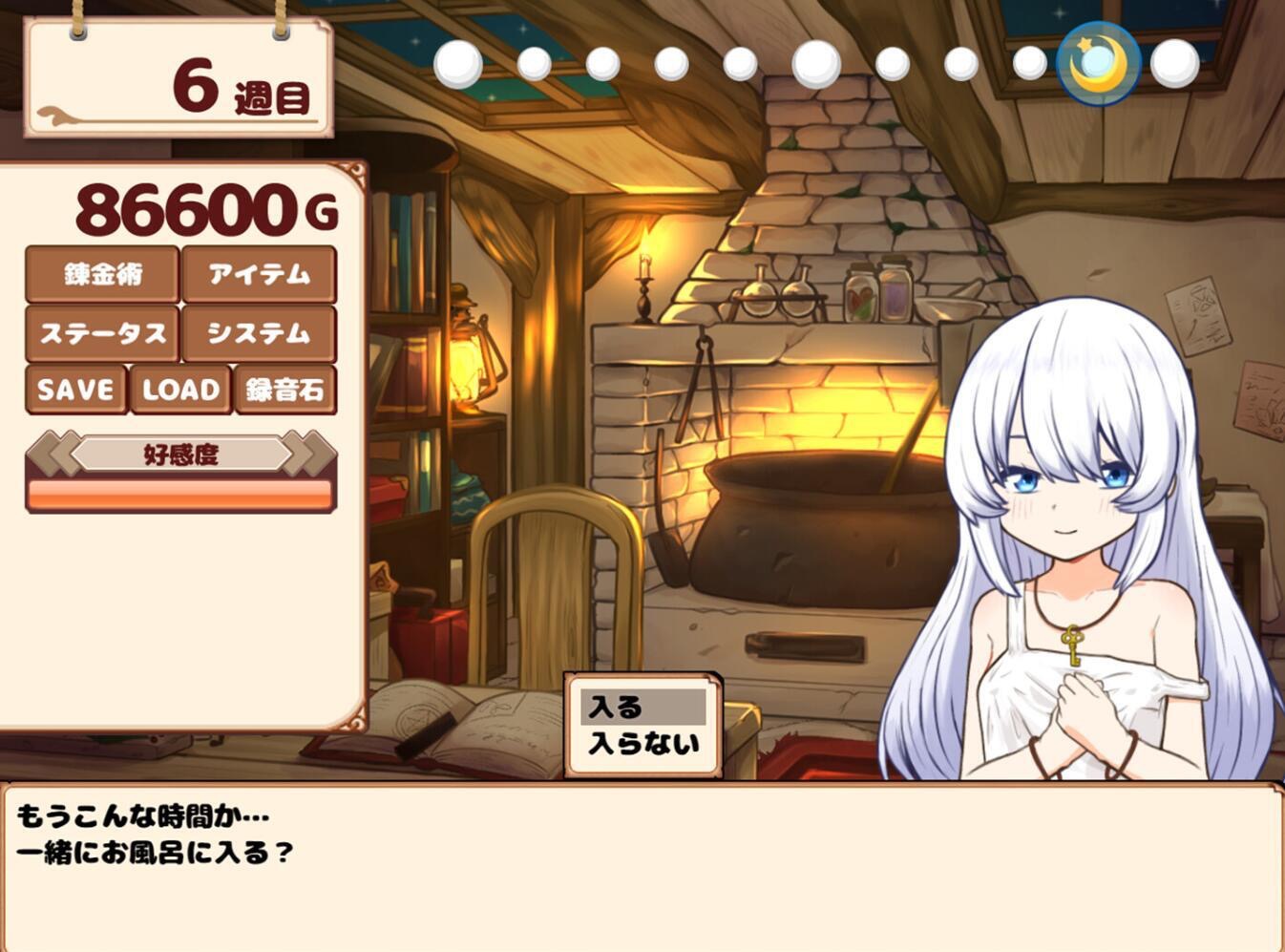1285x952 pixels.
Task: Click the dialogue box to advance text
Action: pyautogui.click(x=642, y=859)
